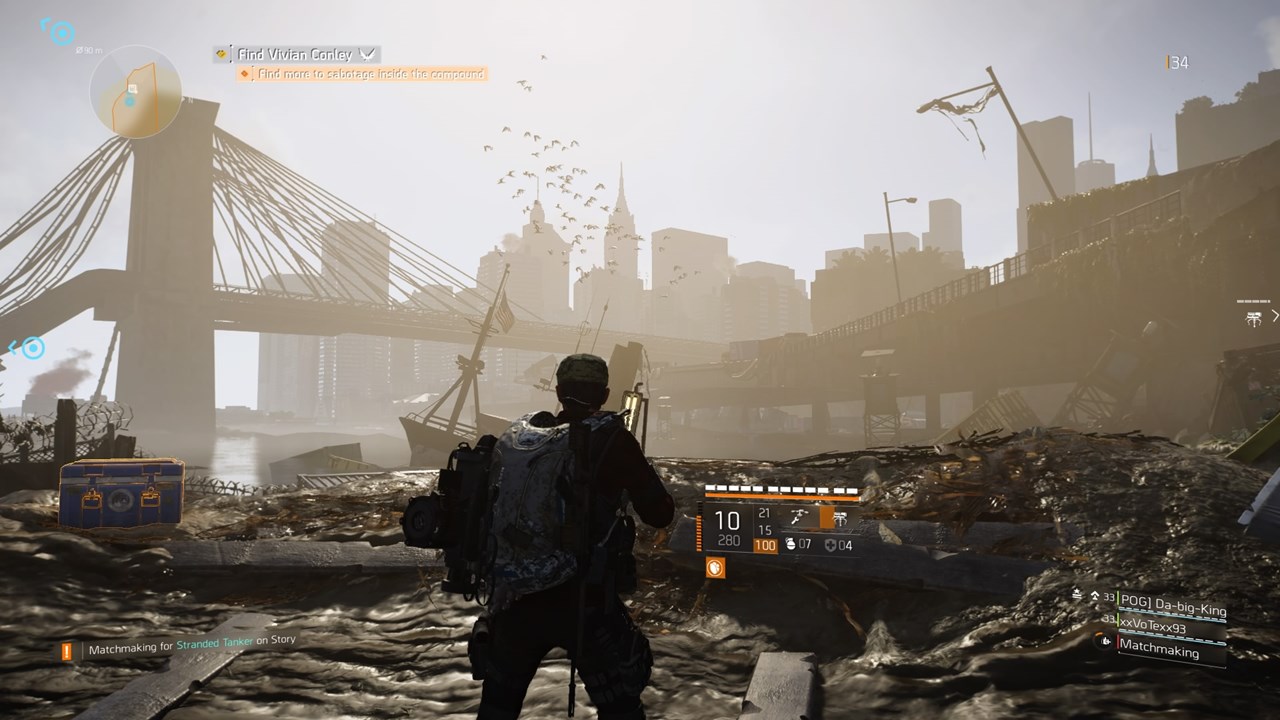Image resolution: width=1280 pixels, height=720 pixels.
Task: Select the grenade icon
Action: 789,545
